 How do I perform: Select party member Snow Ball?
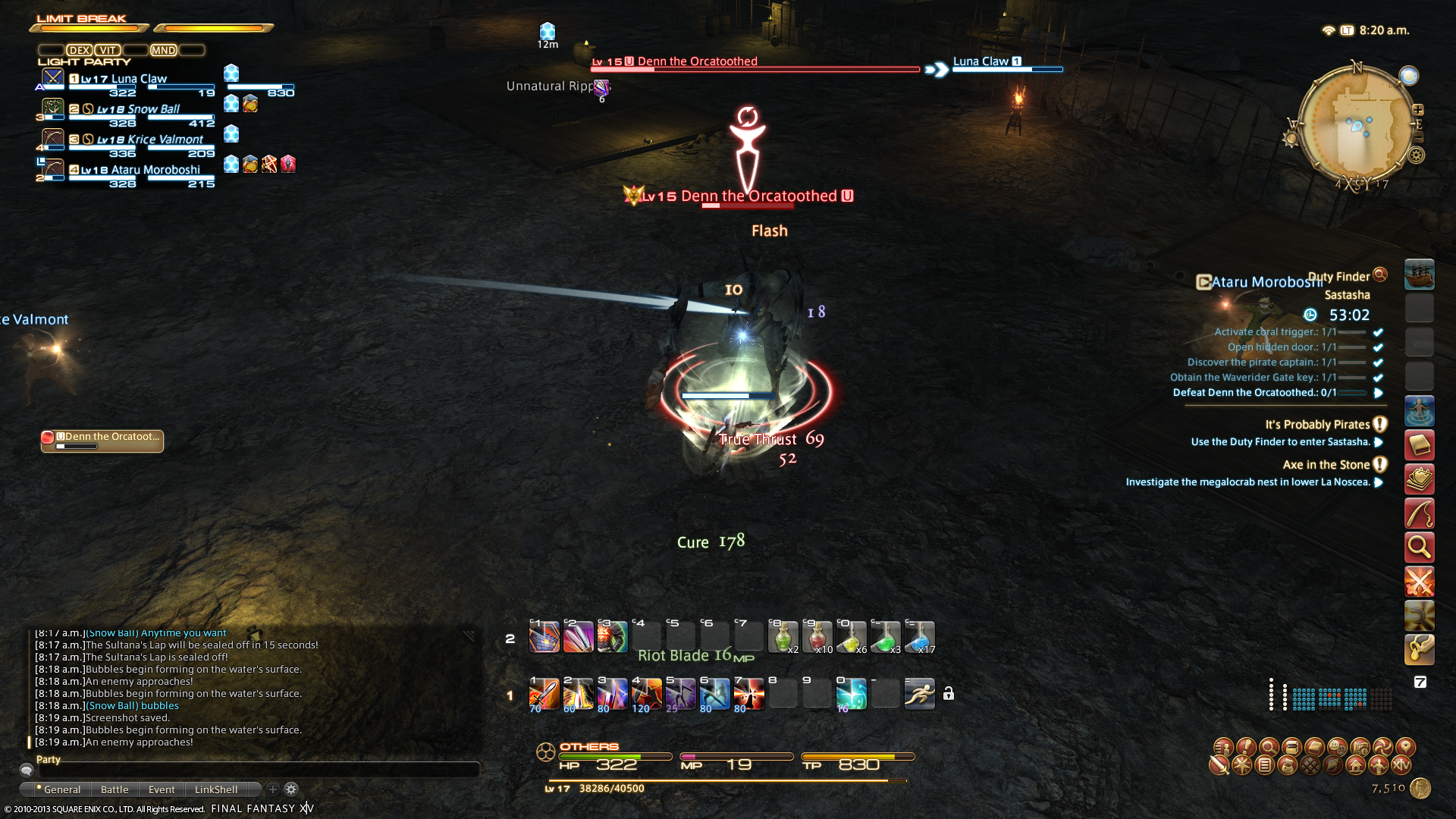pos(138,109)
